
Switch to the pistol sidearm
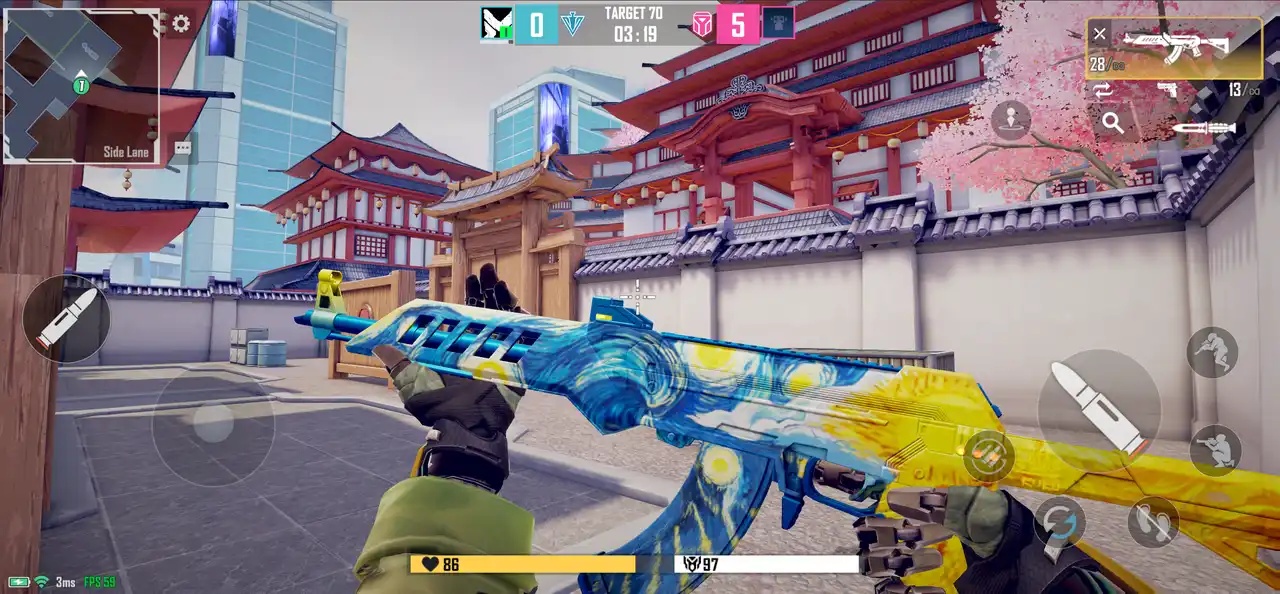1167,91
